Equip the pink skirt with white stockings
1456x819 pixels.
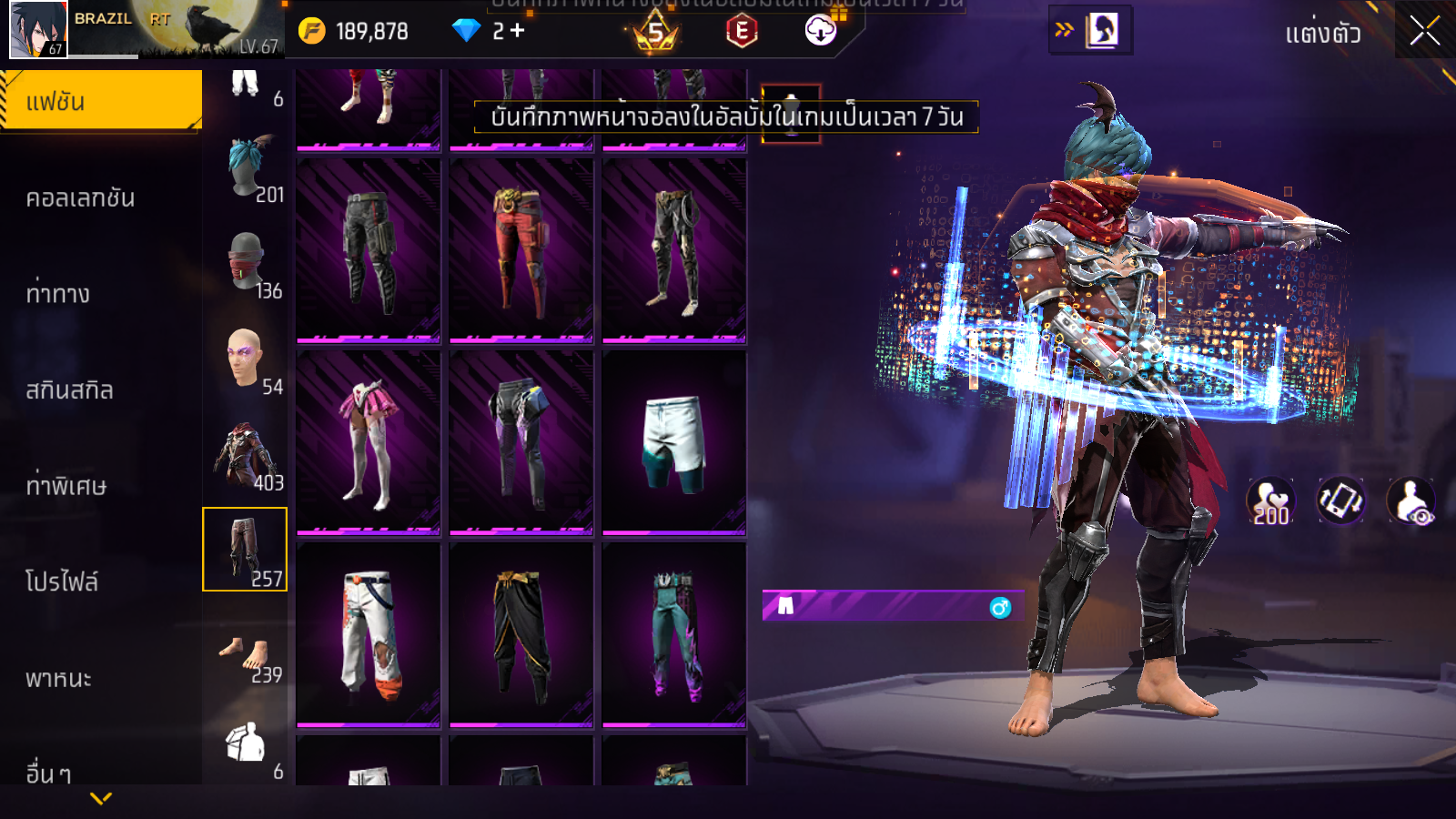(x=369, y=441)
